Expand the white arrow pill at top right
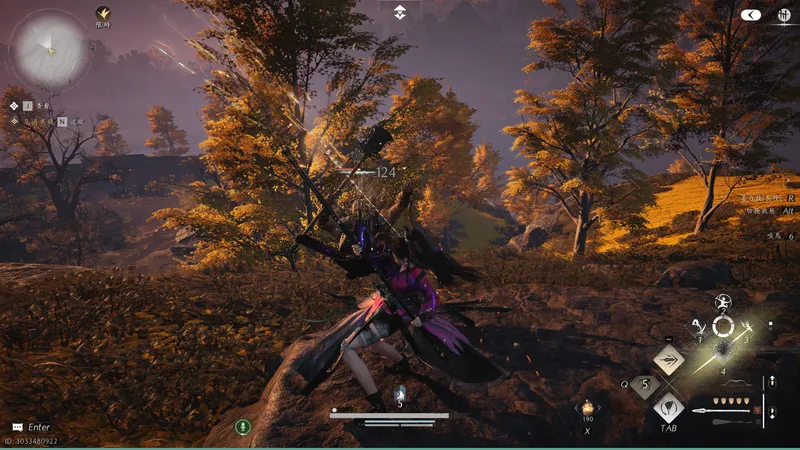The height and width of the screenshot is (450, 800). click(x=751, y=15)
